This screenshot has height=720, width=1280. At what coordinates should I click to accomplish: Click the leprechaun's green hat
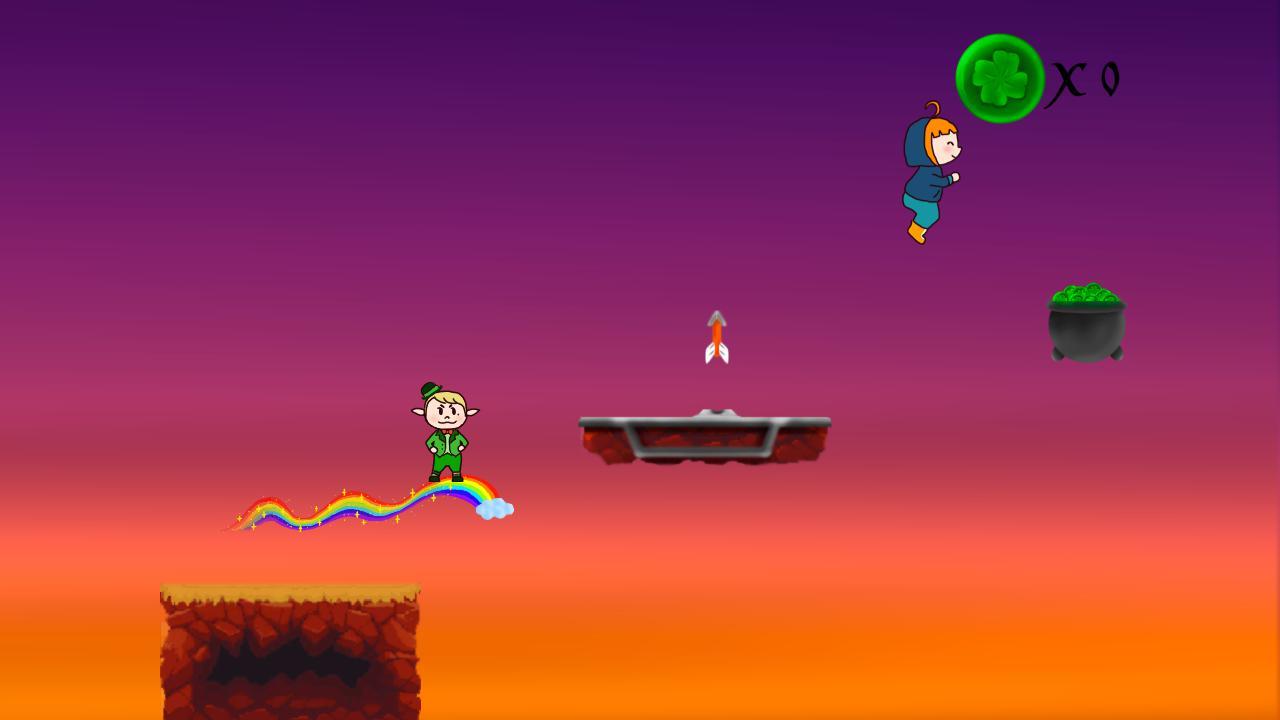click(430, 390)
